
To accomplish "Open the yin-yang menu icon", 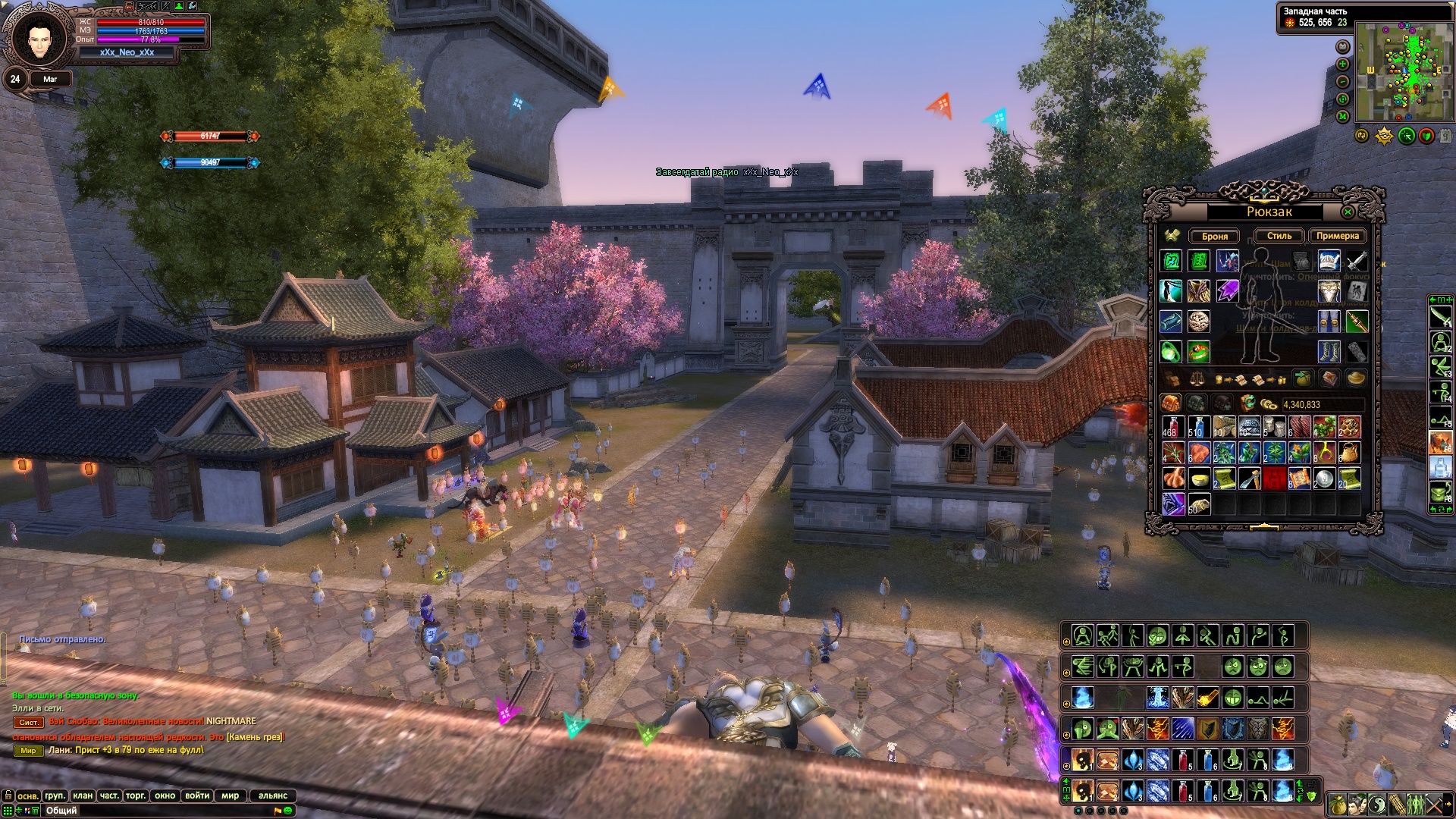I will (x=1376, y=805).
